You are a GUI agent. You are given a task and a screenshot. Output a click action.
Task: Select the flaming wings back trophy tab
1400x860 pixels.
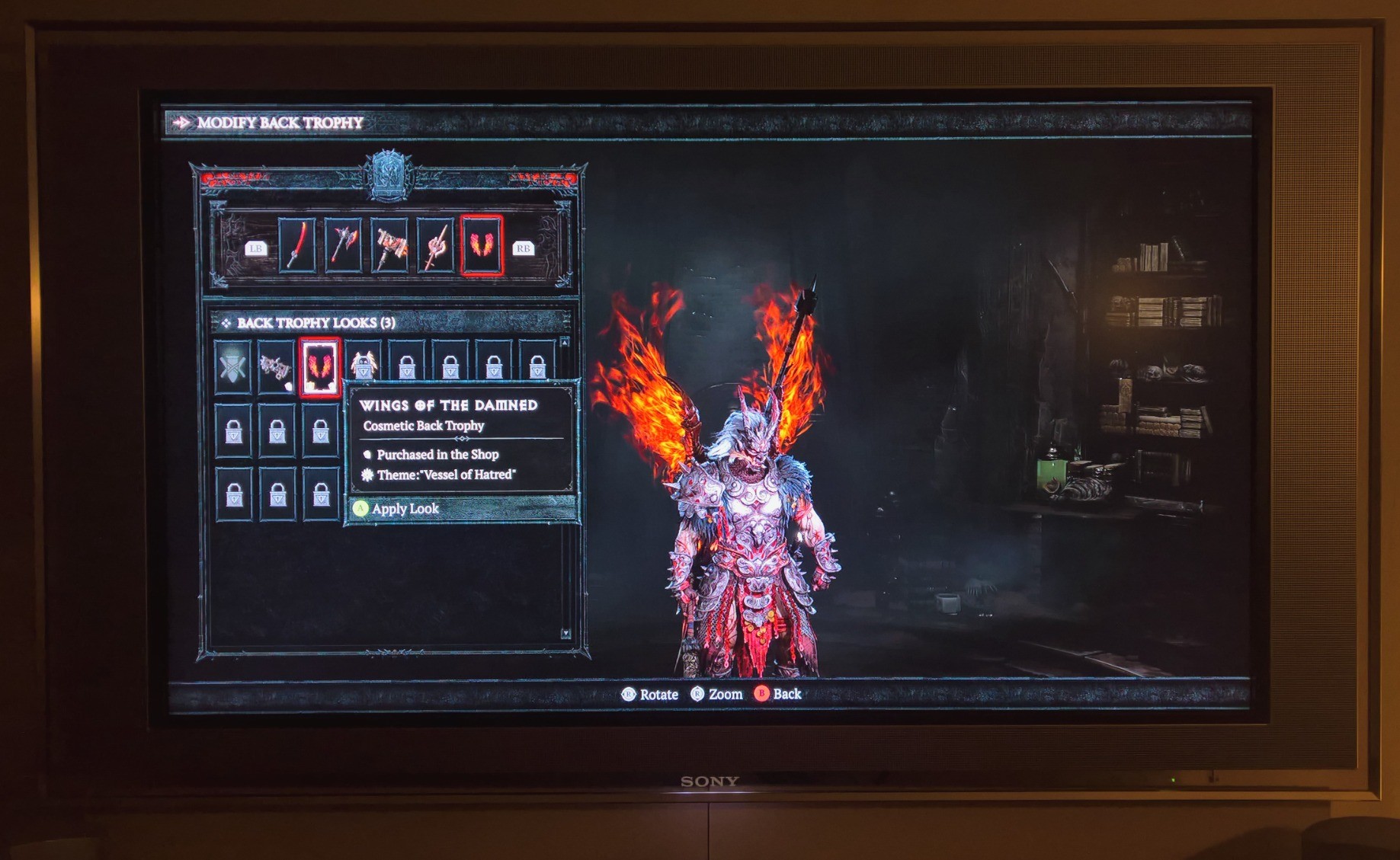pyautogui.click(x=482, y=245)
